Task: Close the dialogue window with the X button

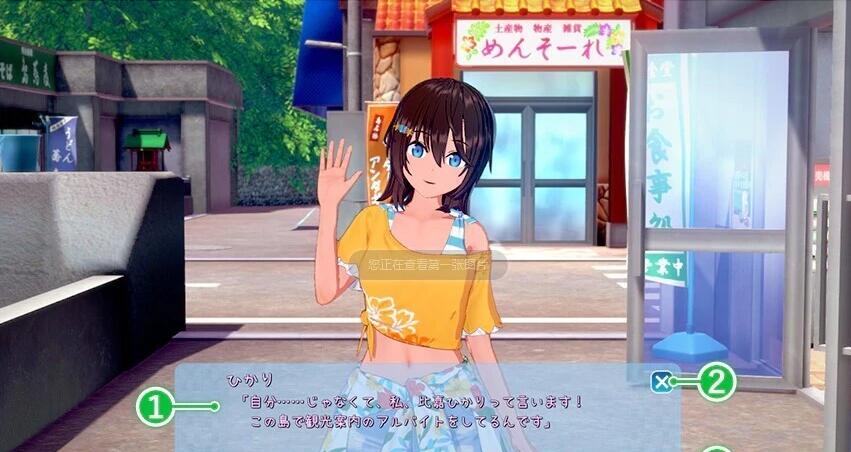Action: point(660,381)
